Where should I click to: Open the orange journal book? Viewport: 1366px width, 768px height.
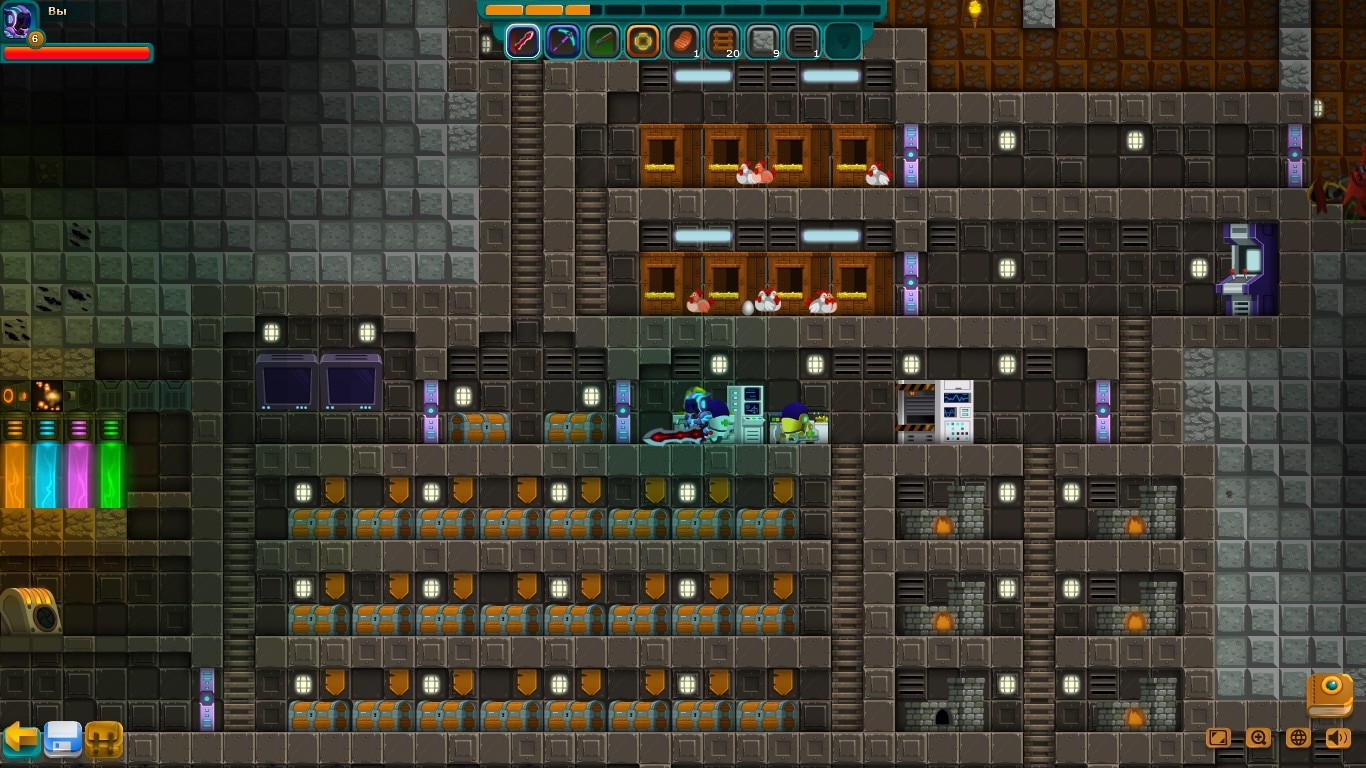[1330, 694]
